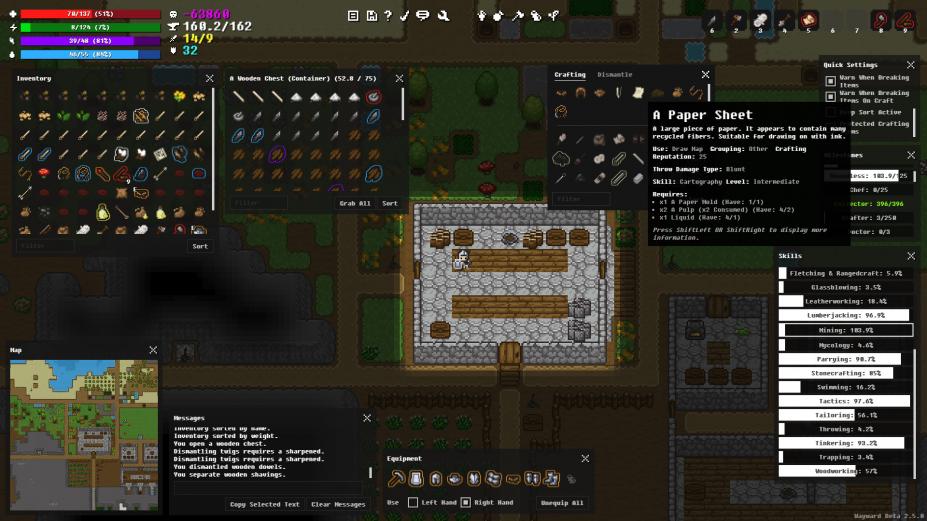Image resolution: width=927 pixels, height=521 pixels.
Task: Click the wooden chest filter field
Action: click(x=260, y=203)
